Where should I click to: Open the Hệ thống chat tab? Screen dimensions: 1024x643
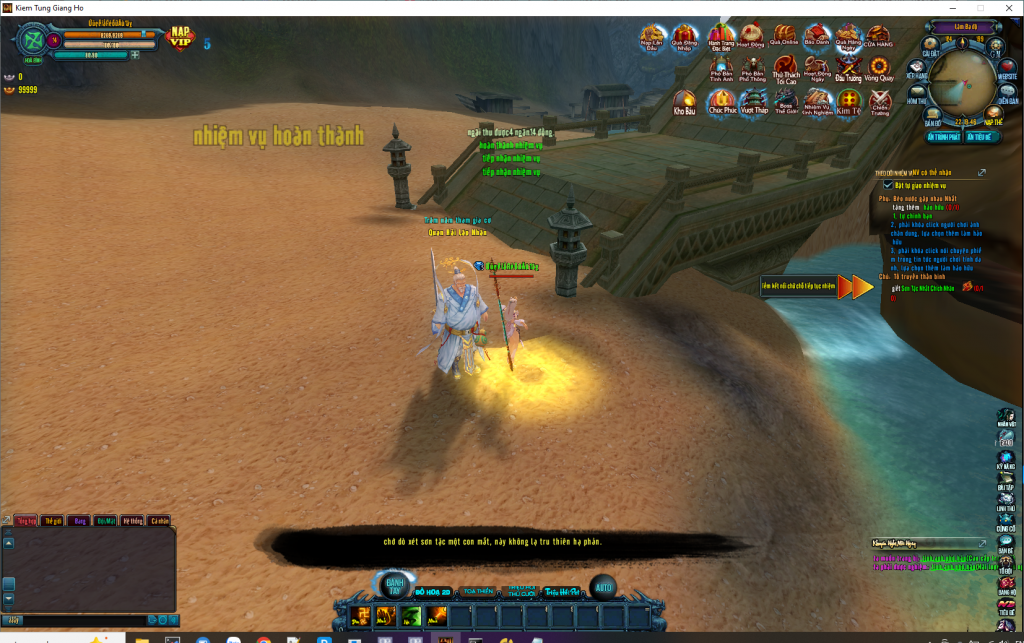coord(132,521)
